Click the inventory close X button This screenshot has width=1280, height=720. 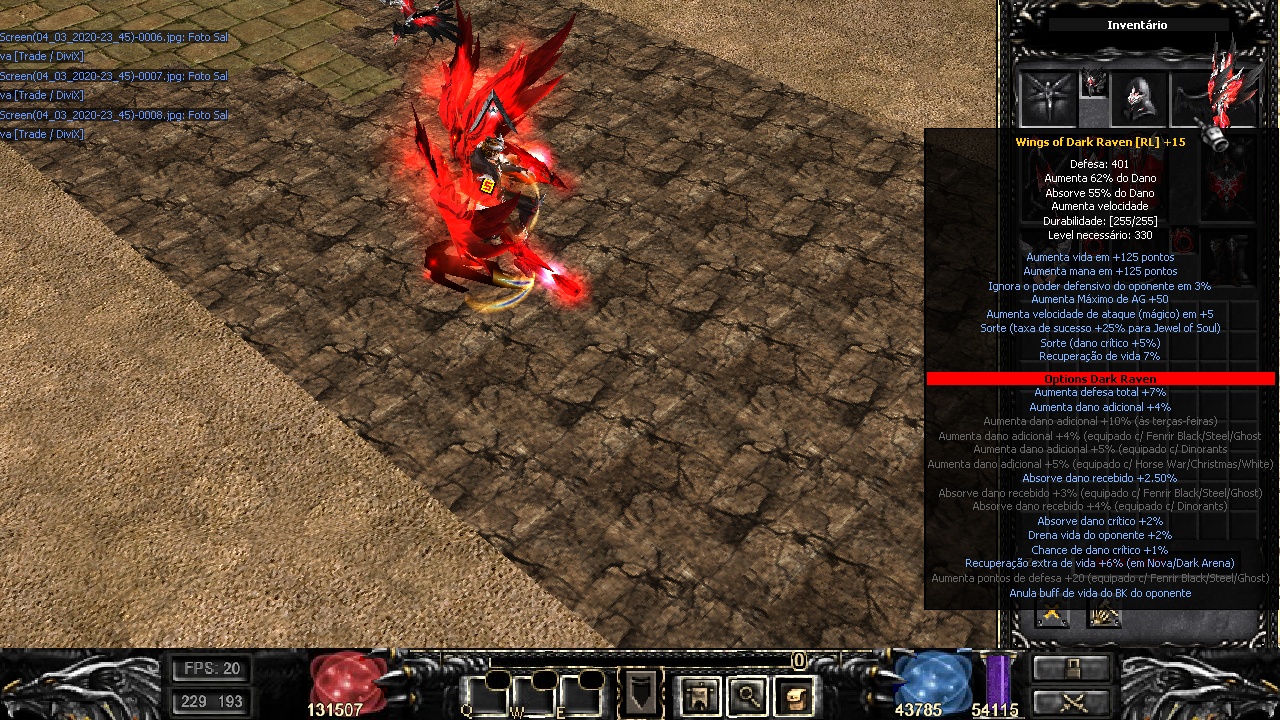1052,616
